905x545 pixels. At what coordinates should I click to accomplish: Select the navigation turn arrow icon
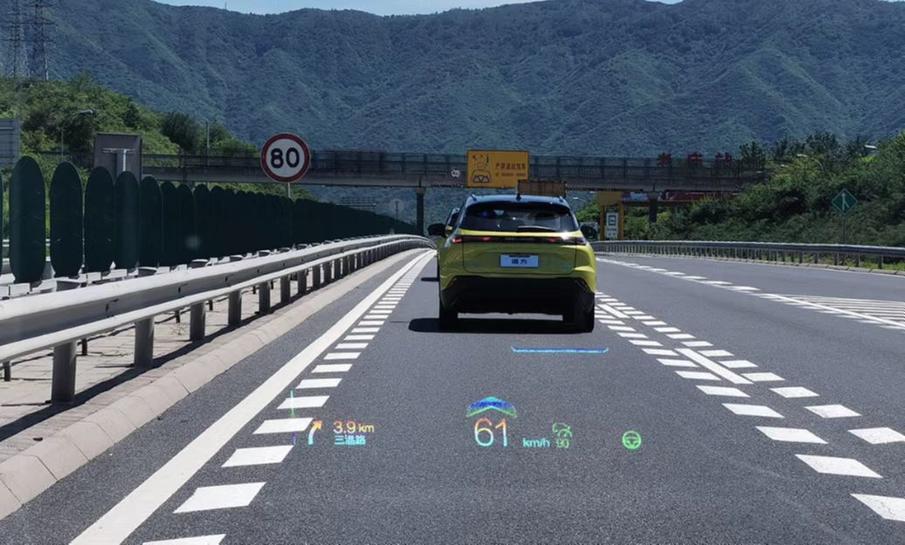[x=314, y=432]
